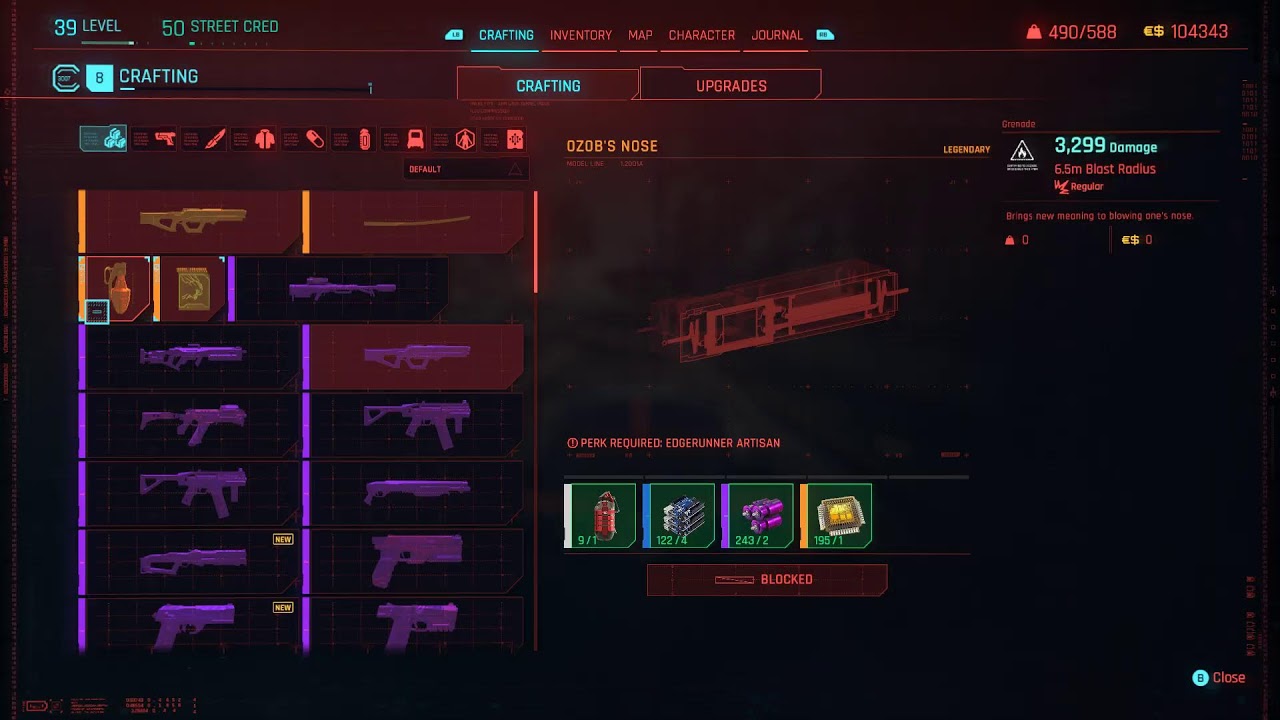1280x720 pixels.
Task: Select the Ozob's Nose grenade recipe
Action: 114,290
